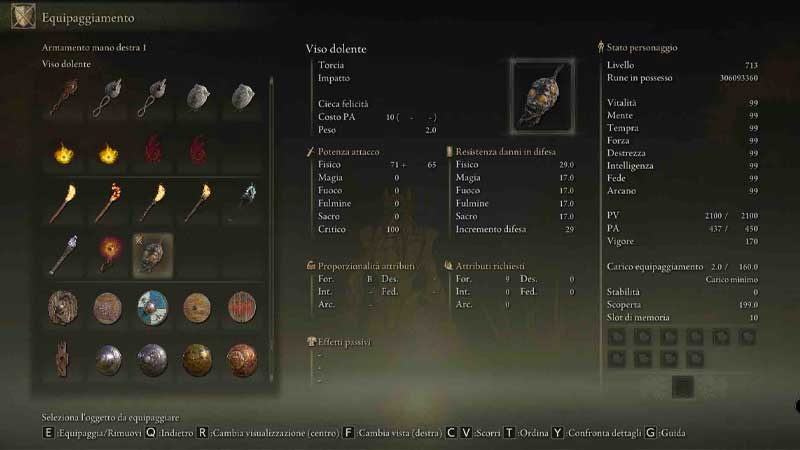Select the red fiery orb torch slot
The width and height of the screenshot is (800, 450).
[x=108, y=255]
